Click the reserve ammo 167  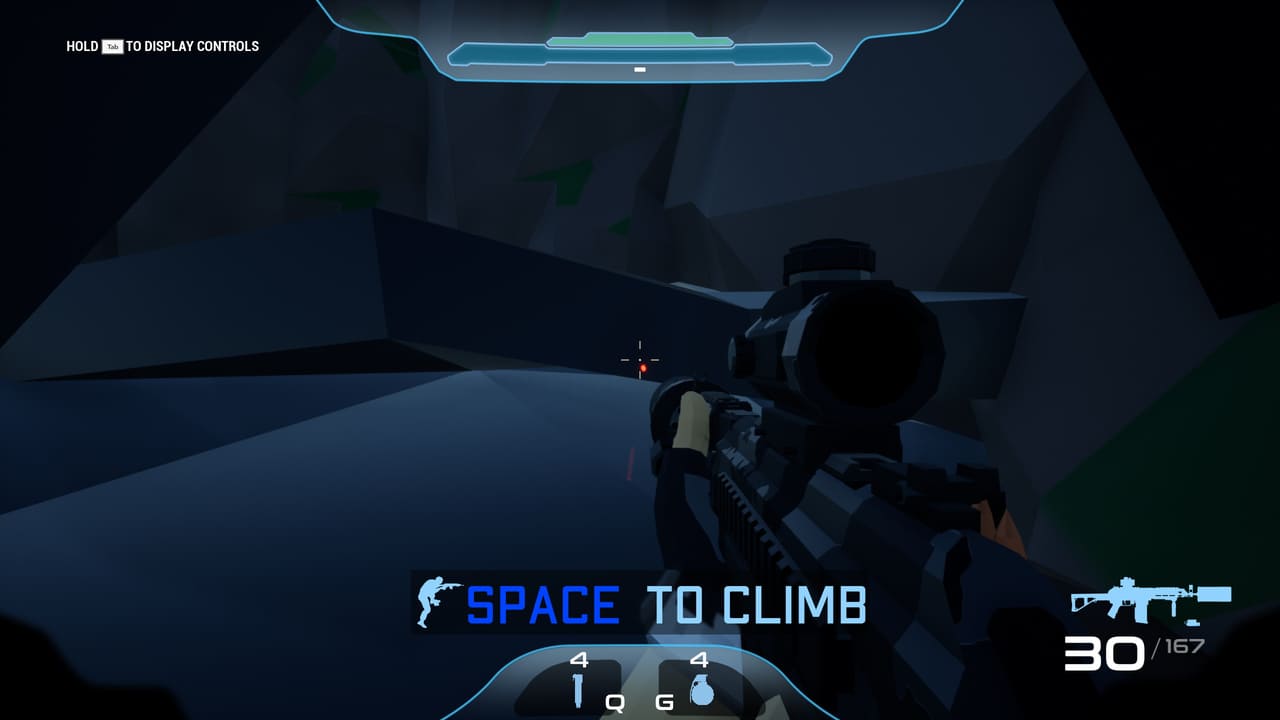pos(1183,645)
